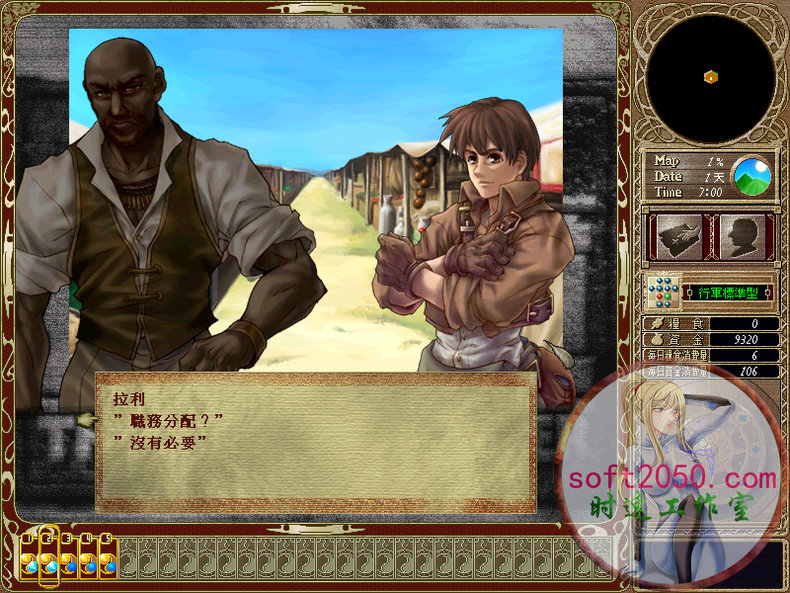
Task: Select party slot number 1
Action: click(29, 557)
